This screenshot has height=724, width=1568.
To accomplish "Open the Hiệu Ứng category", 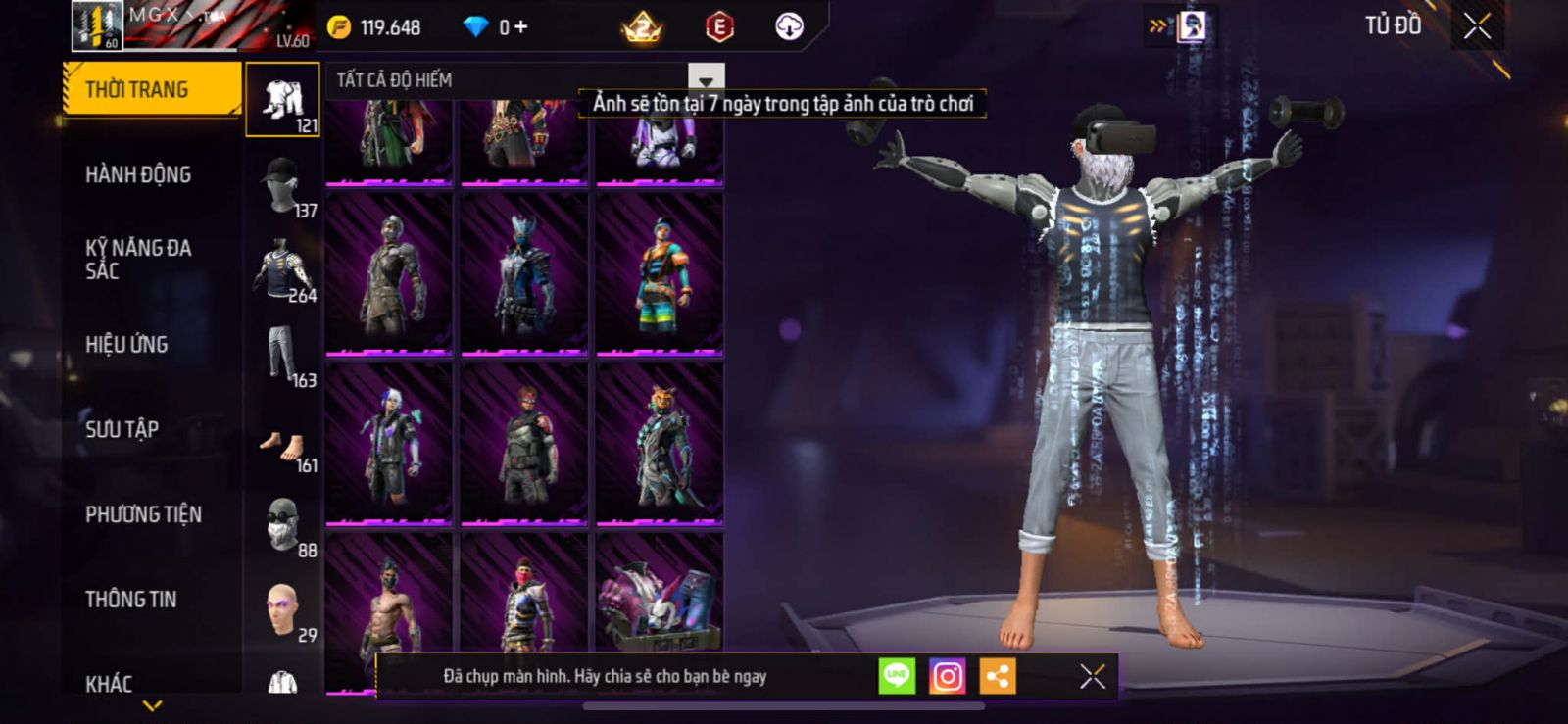I will point(126,345).
